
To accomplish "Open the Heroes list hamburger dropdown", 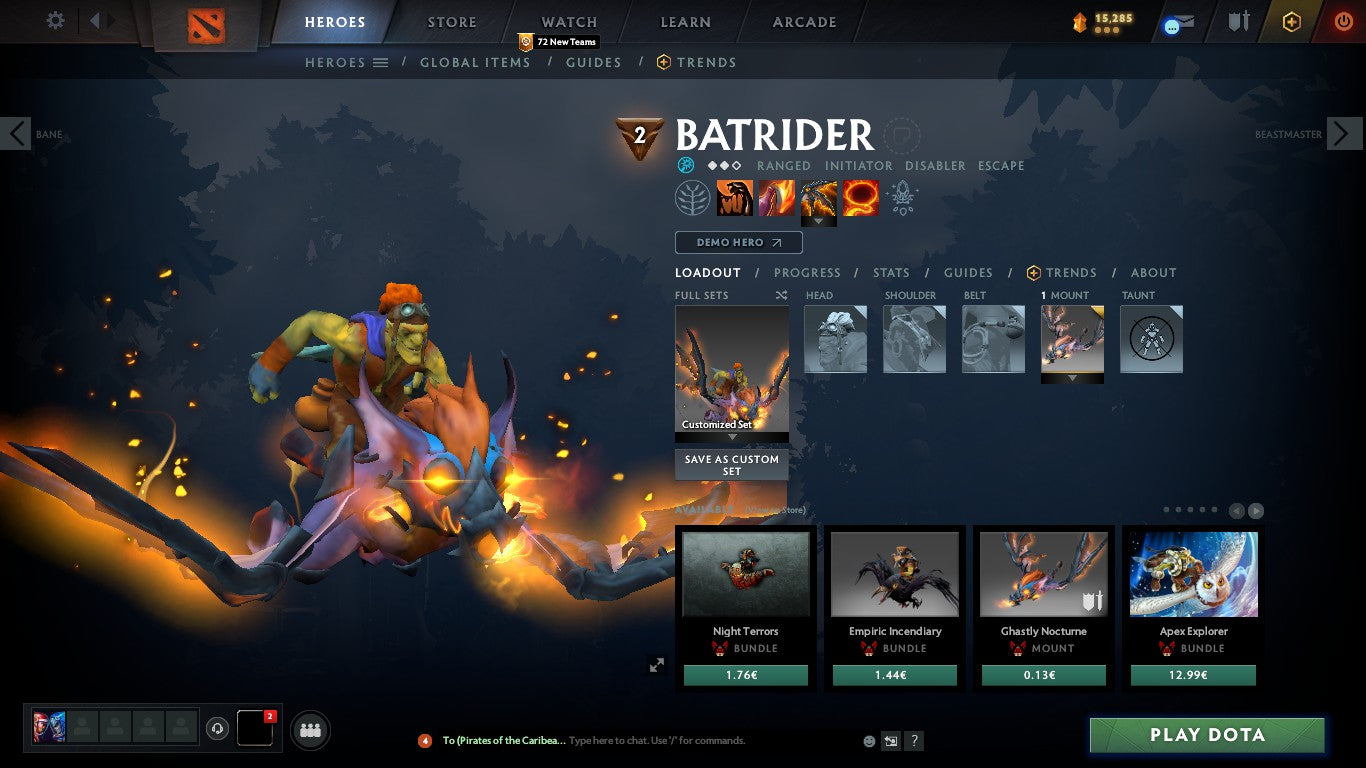I will coord(381,62).
